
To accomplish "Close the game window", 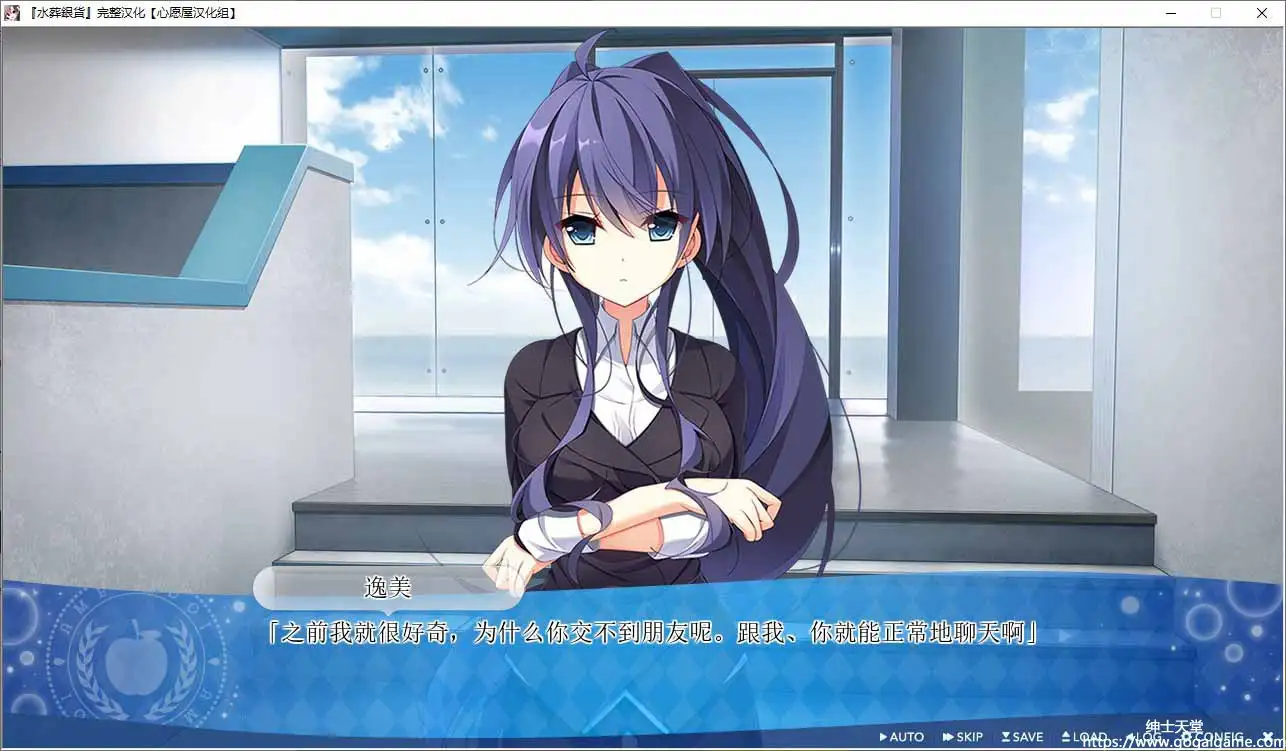I will click(x=1262, y=13).
